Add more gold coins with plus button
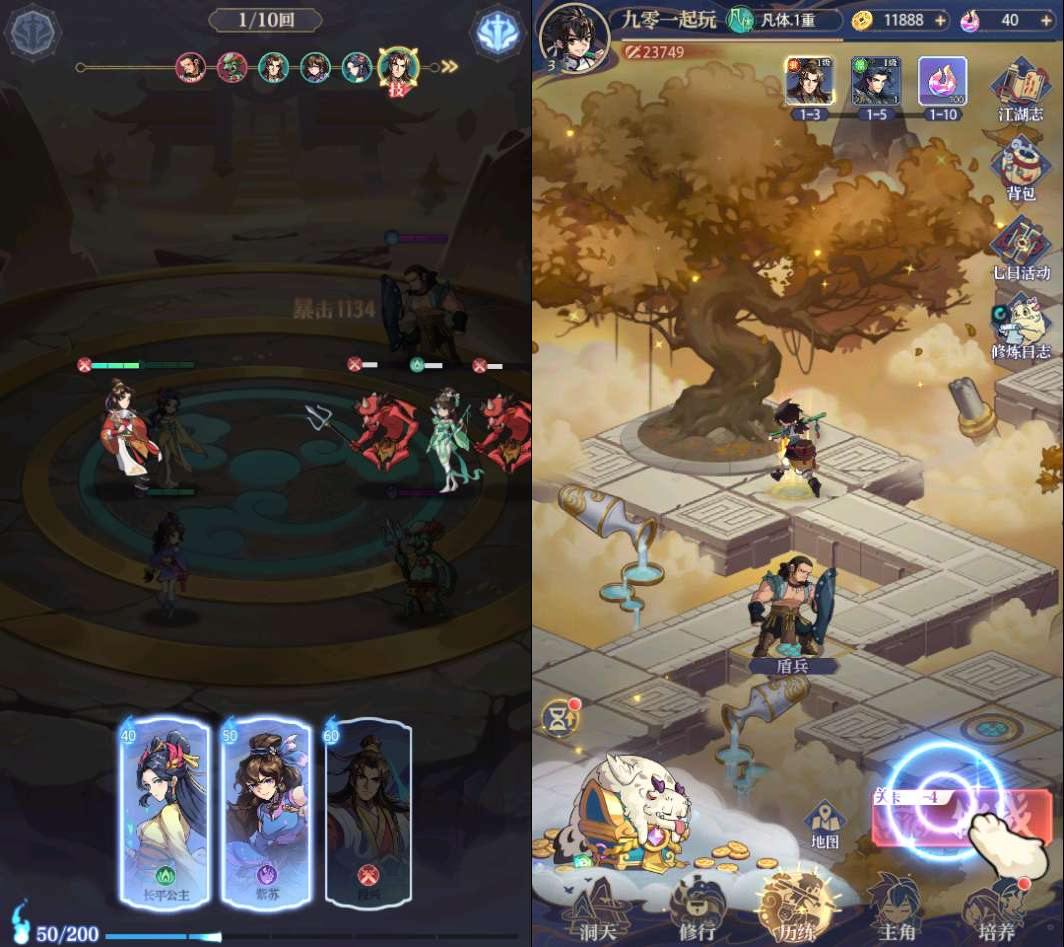 940,20
